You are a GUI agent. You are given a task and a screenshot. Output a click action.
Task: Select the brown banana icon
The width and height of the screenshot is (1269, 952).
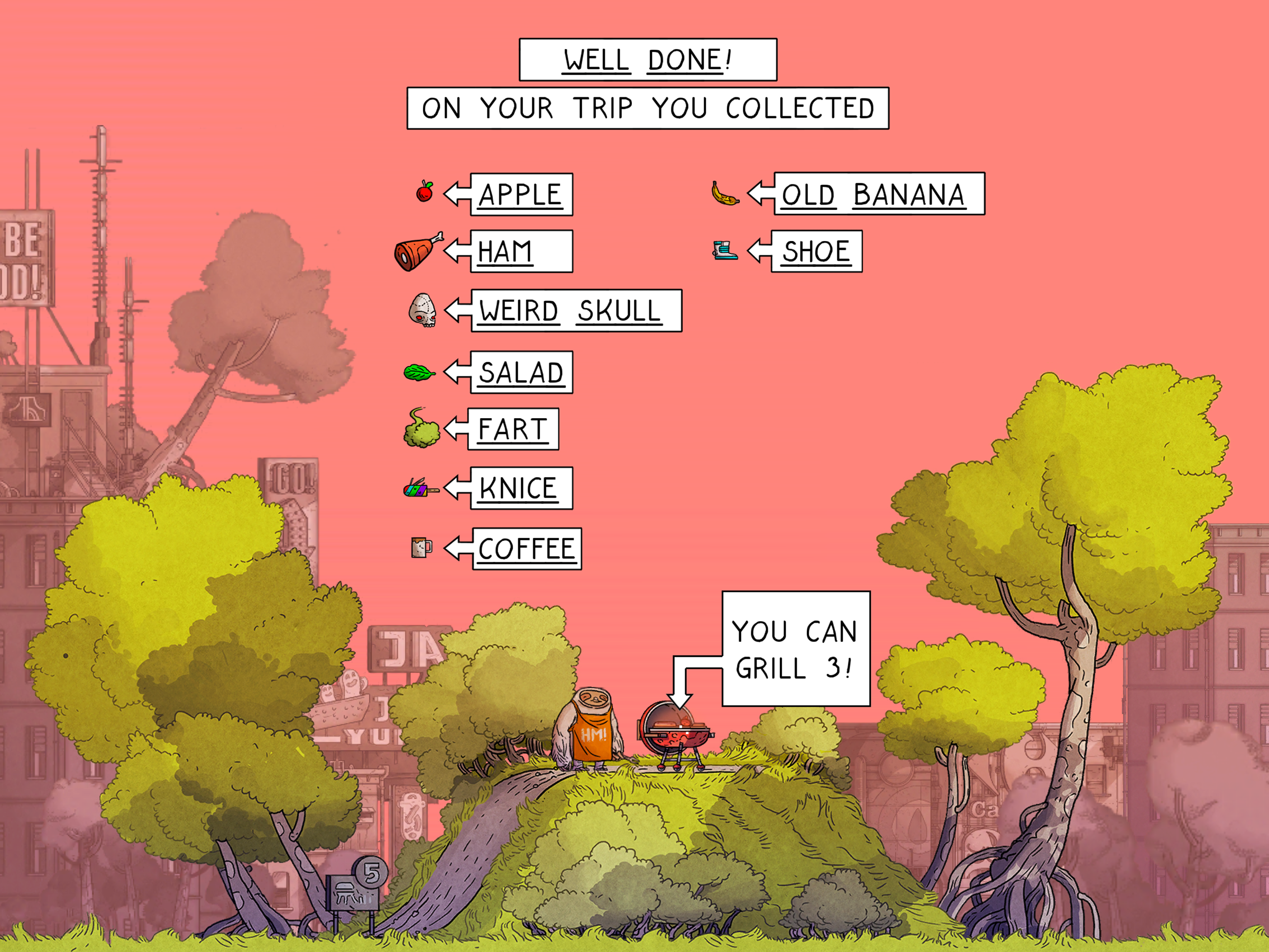pyautogui.click(x=724, y=194)
